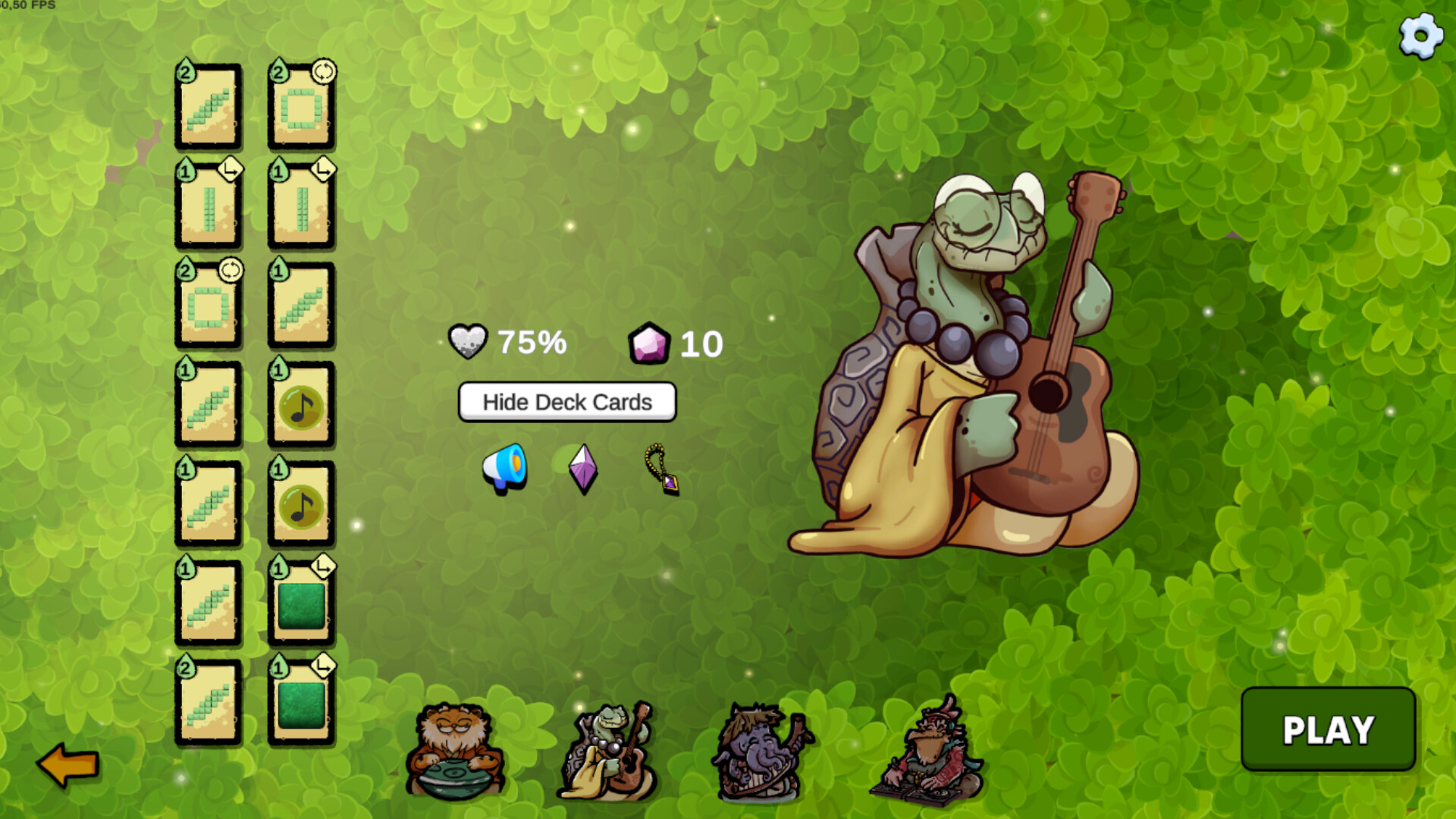Hide the deck cards list
Image resolution: width=1456 pixels, height=819 pixels.
click(566, 402)
